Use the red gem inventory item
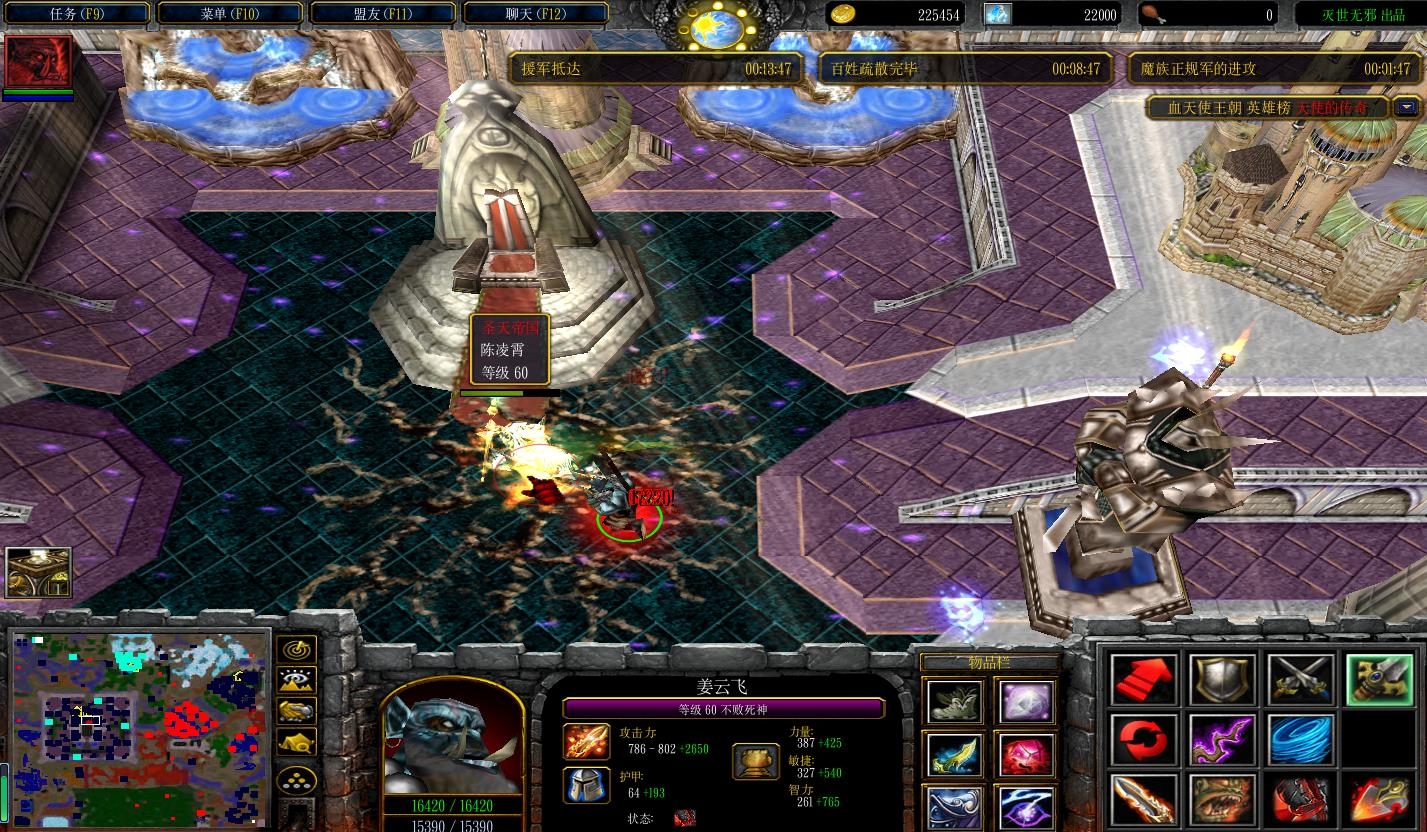This screenshot has height=832, width=1427. point(1025,755)
